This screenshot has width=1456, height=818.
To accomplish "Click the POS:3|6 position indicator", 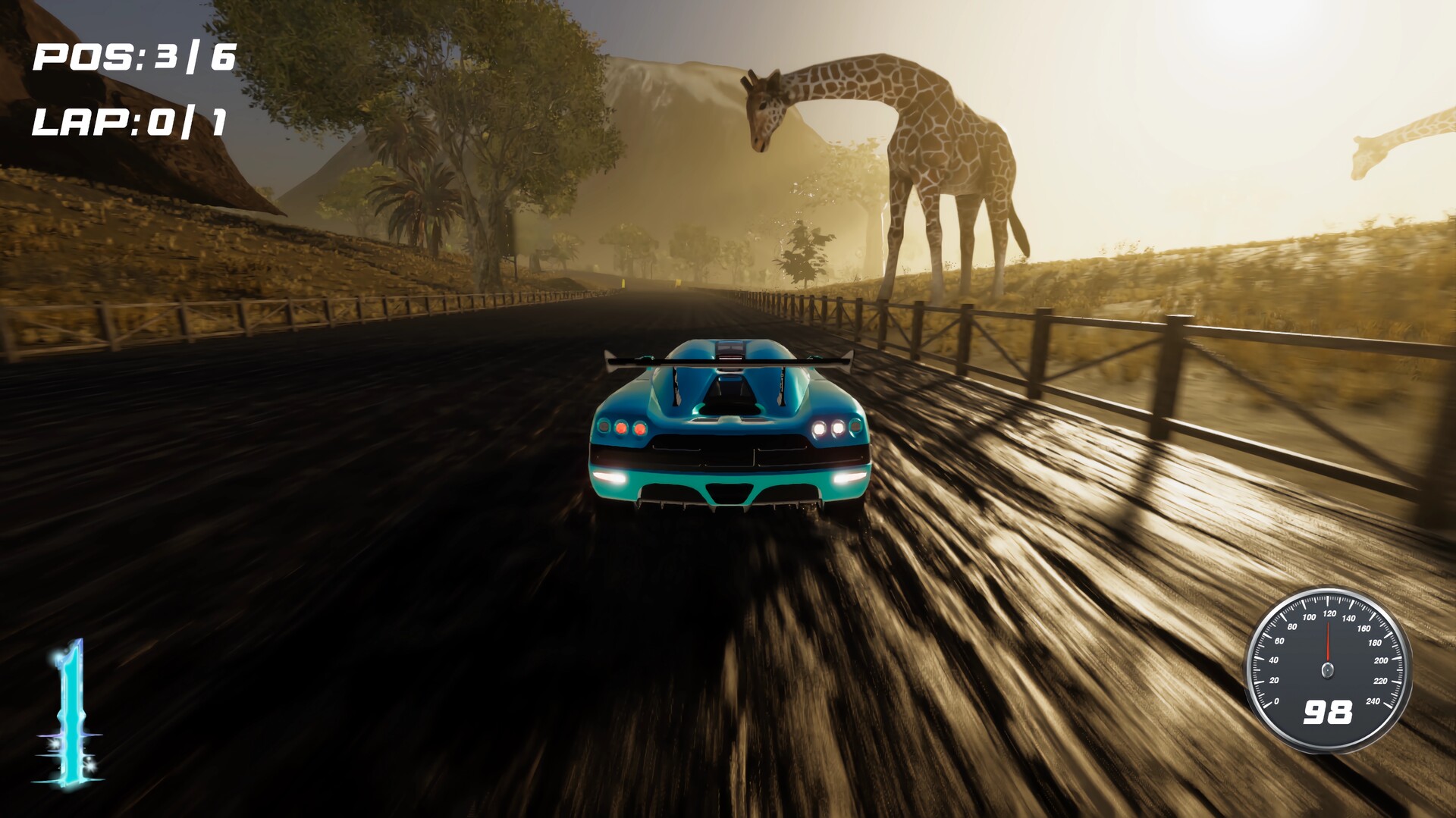I will coord(133,55).
